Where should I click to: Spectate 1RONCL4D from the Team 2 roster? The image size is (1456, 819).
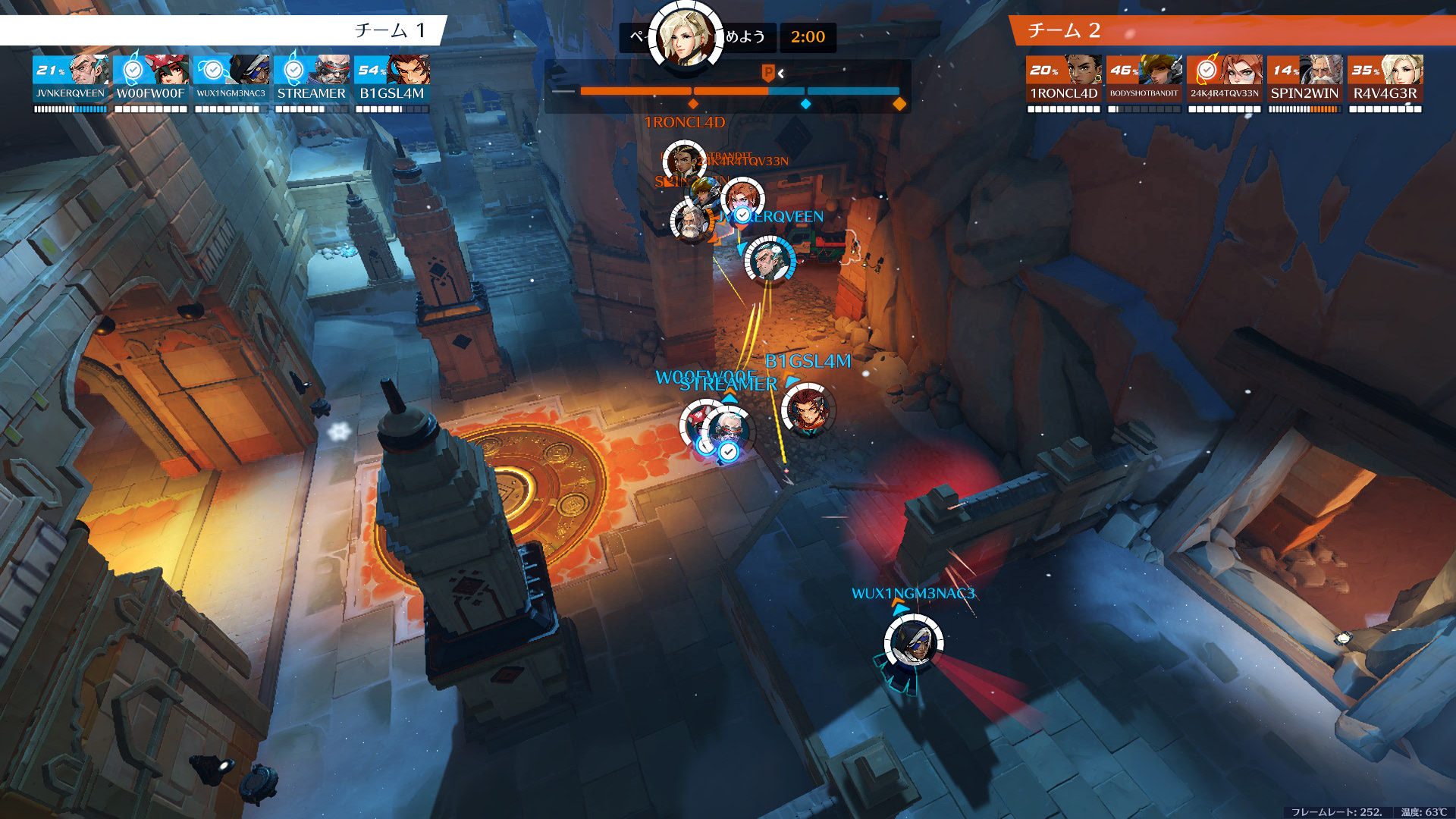(x=1064, y=79)
